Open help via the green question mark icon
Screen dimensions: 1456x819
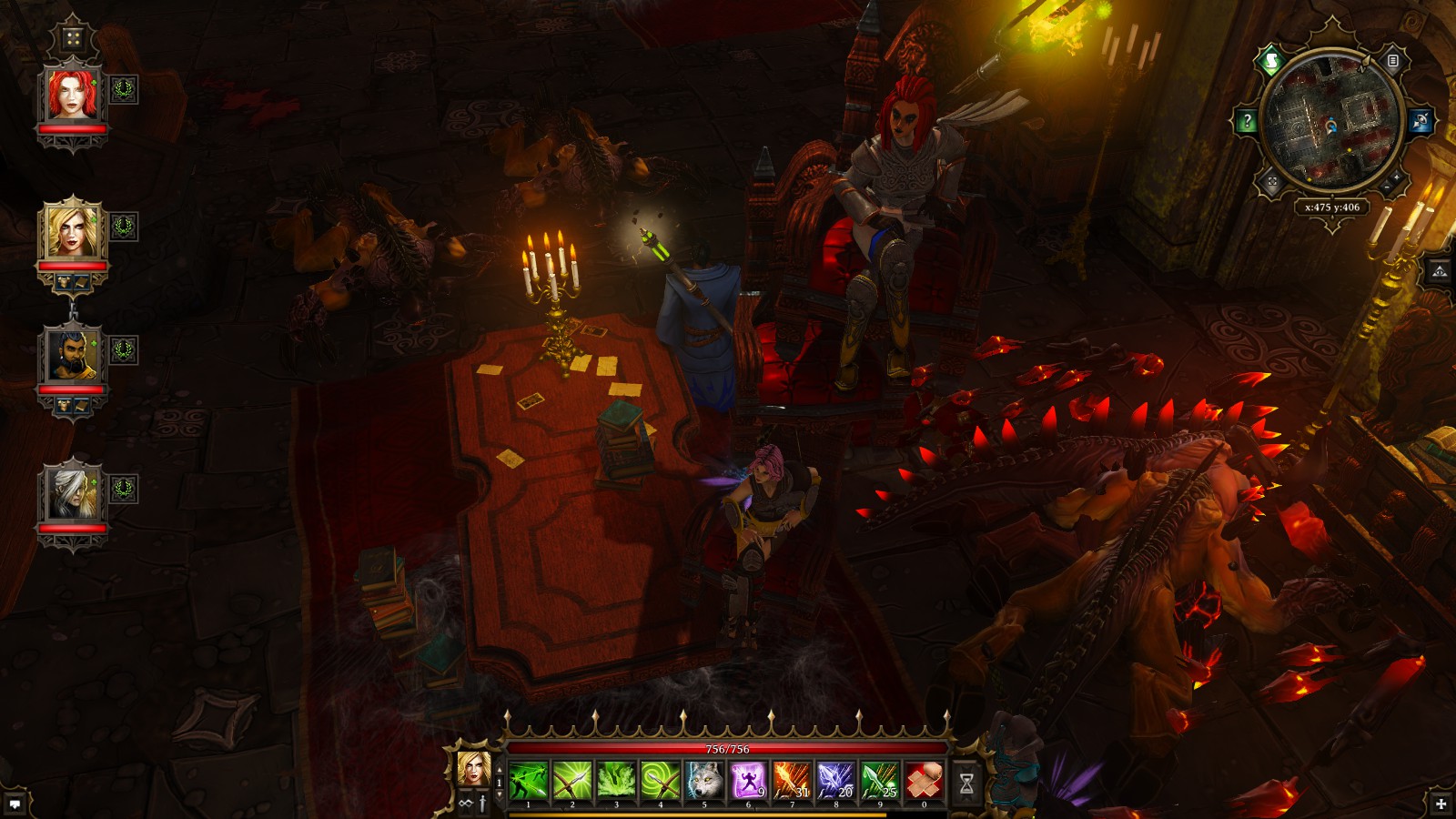tap(1246, 120)
